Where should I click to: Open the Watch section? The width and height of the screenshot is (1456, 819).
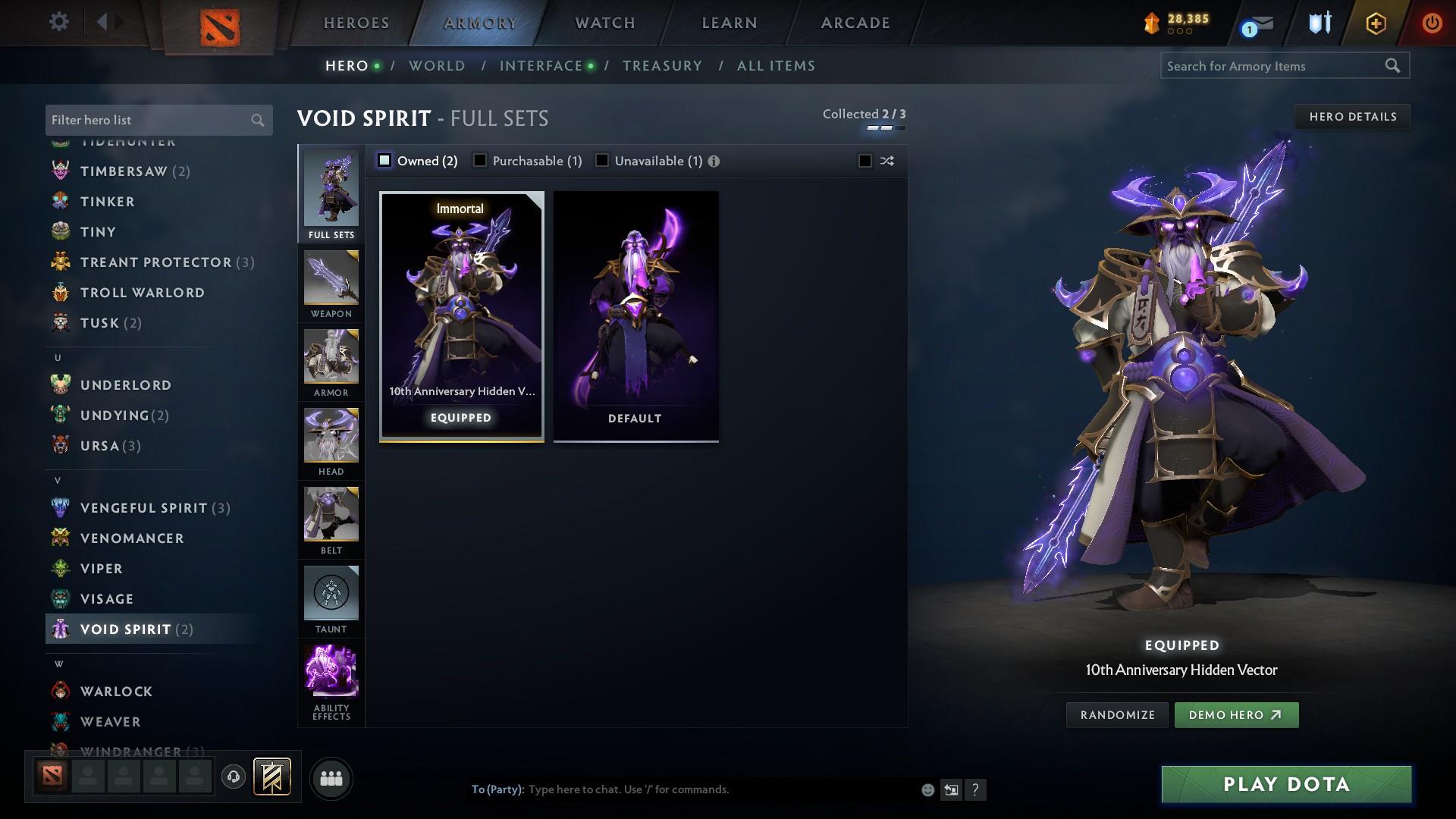[x=603, y=22]
